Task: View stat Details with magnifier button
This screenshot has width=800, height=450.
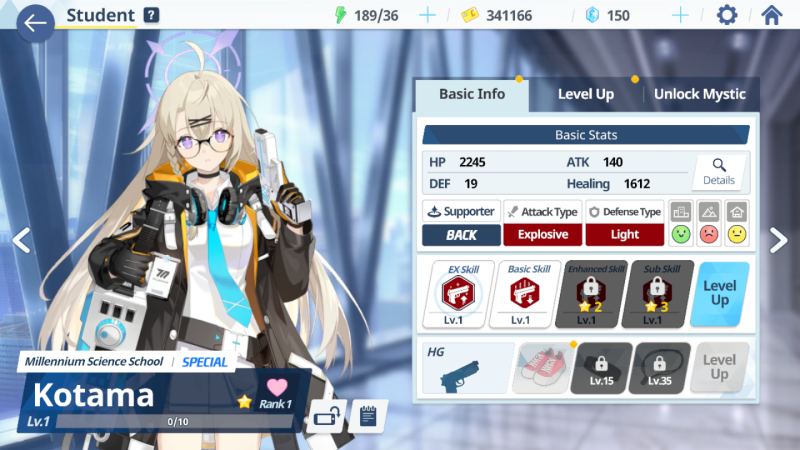Action: 718,172
